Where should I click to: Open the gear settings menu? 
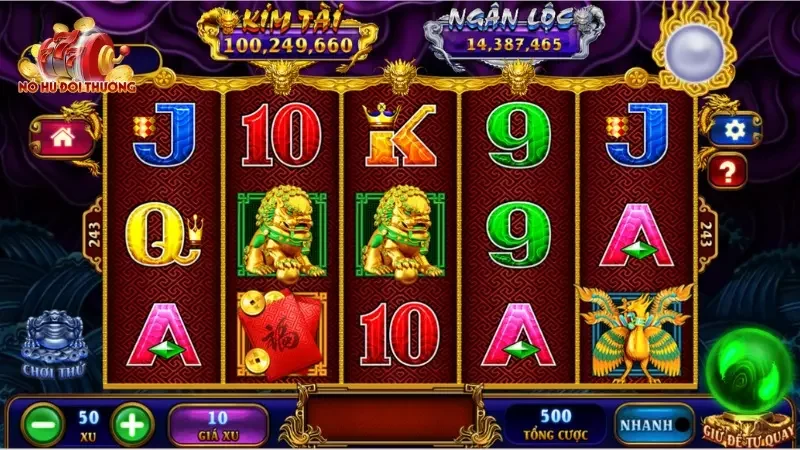tap(735, 129)
